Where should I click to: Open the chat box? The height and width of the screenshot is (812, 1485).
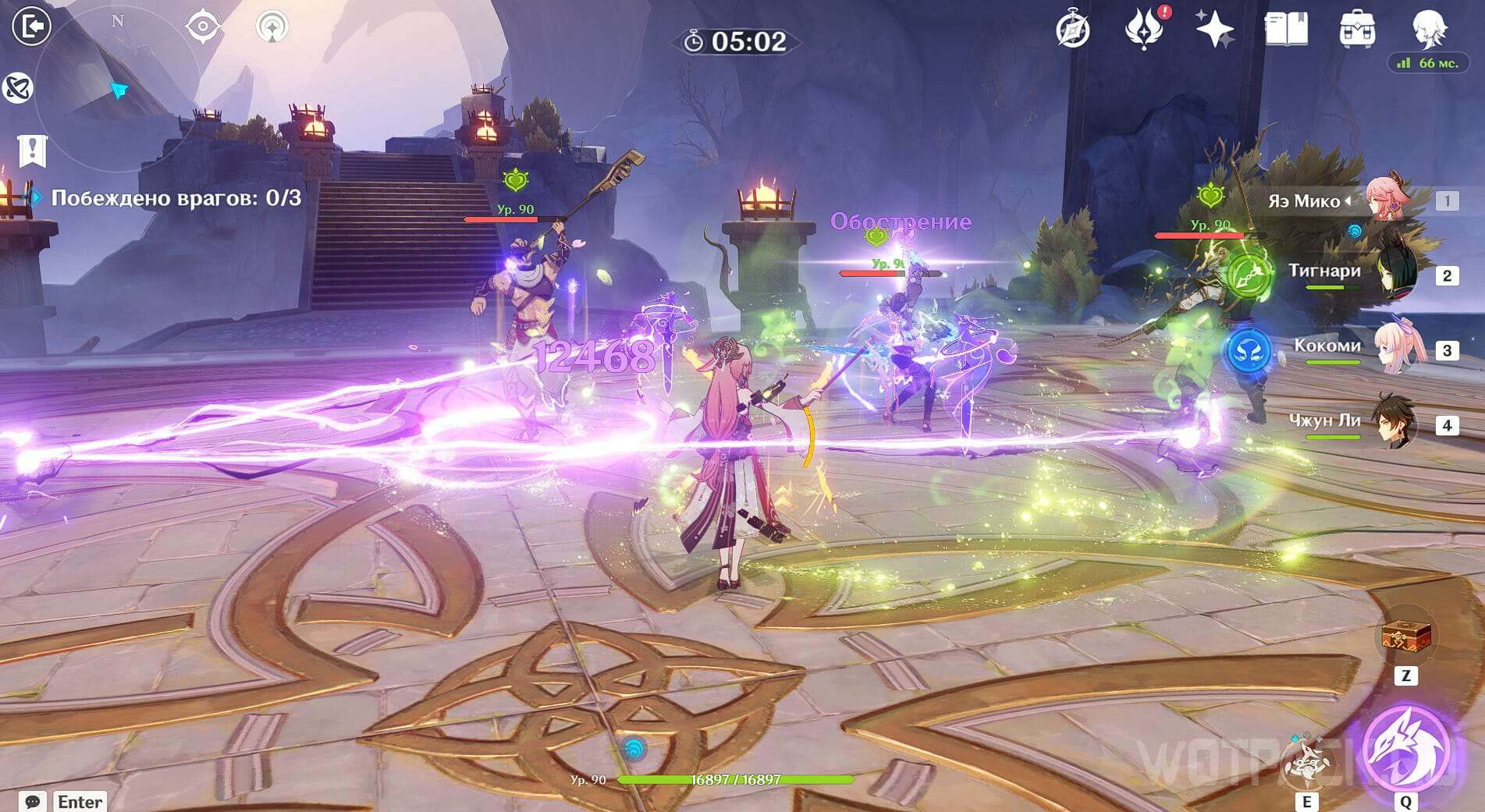[x=33, y=801]
